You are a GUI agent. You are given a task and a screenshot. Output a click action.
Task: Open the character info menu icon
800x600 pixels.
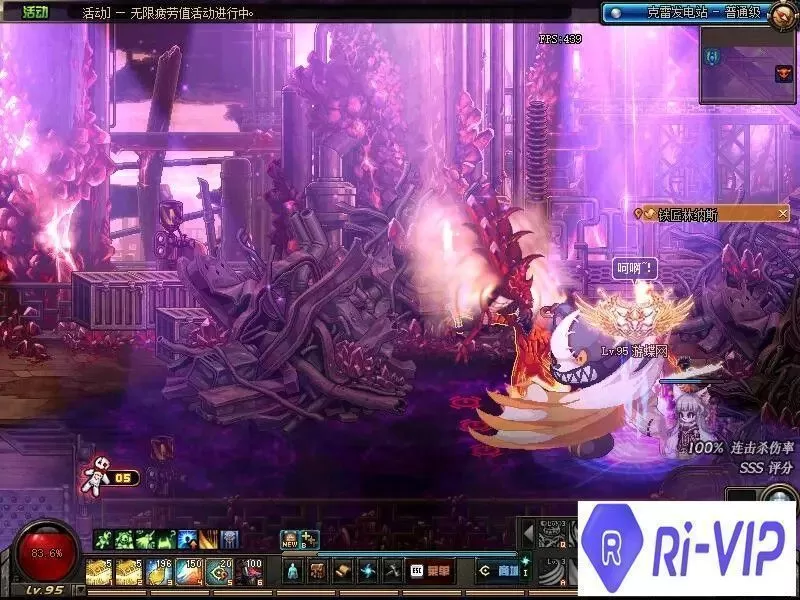point(292,571)
